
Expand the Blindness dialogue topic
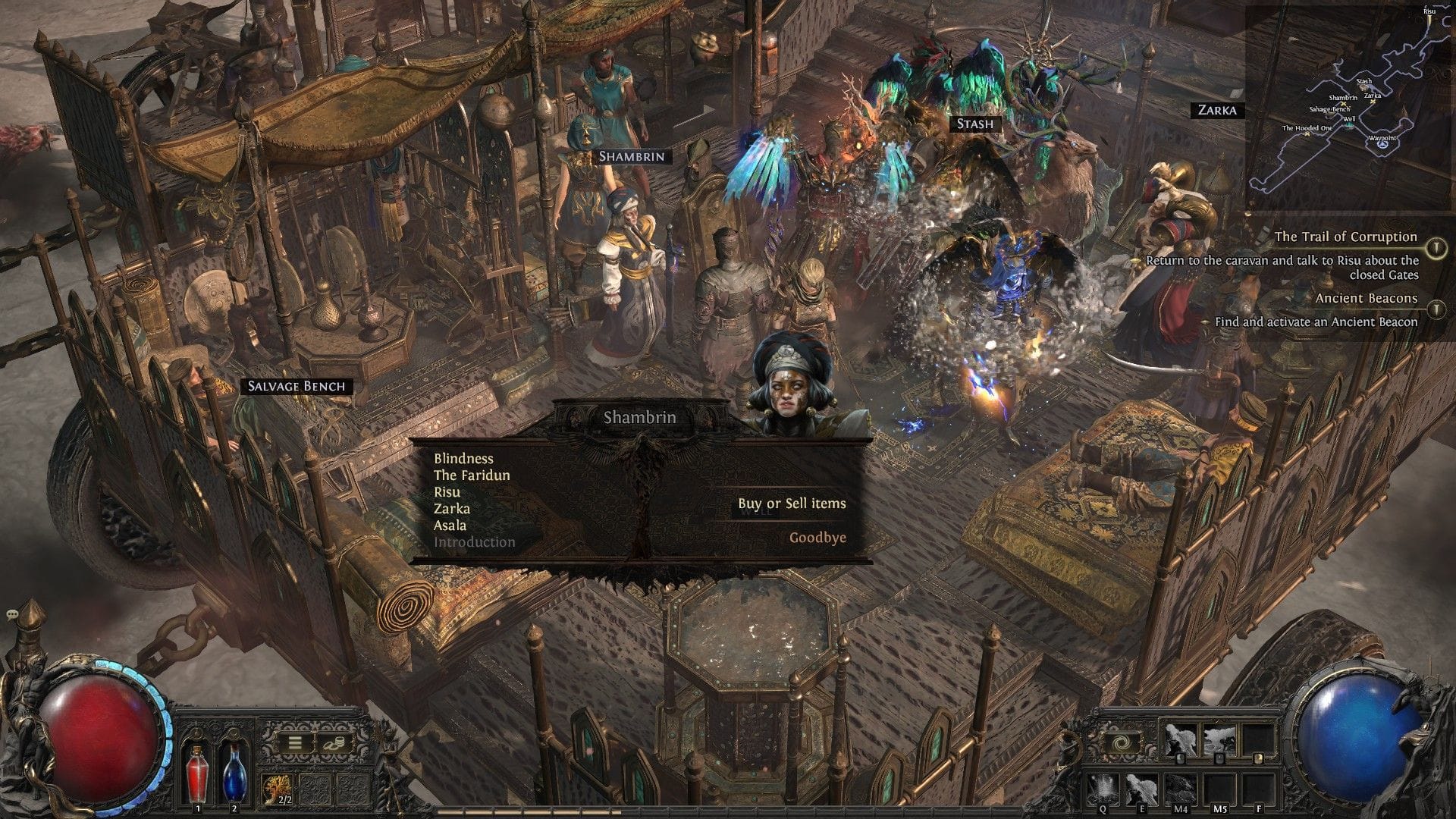tap(463, 459)
